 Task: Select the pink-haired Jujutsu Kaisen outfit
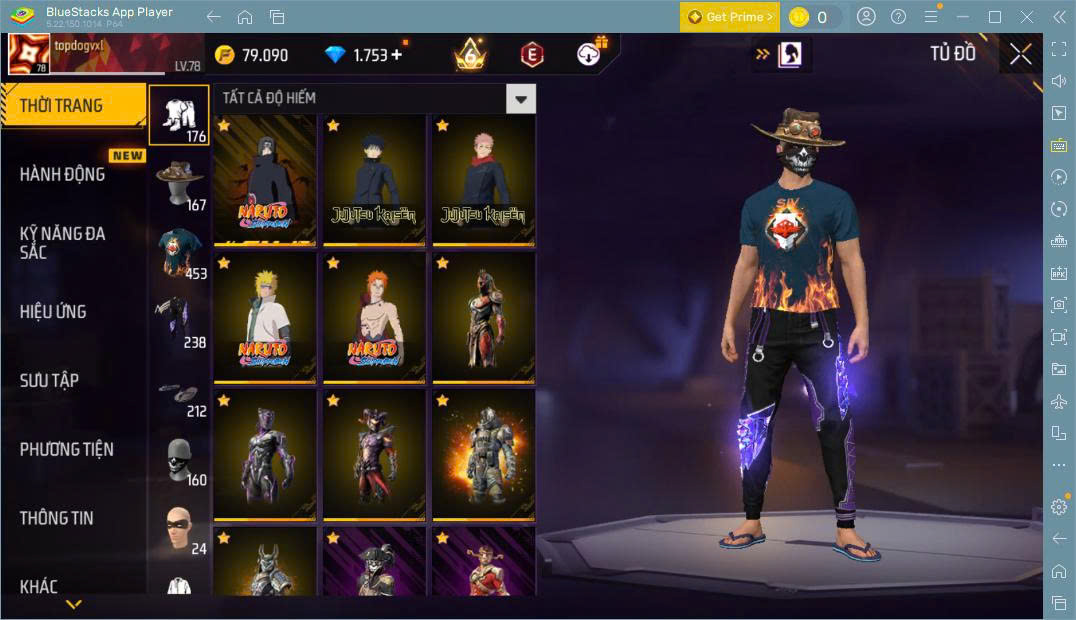click(x=483, y=180)
